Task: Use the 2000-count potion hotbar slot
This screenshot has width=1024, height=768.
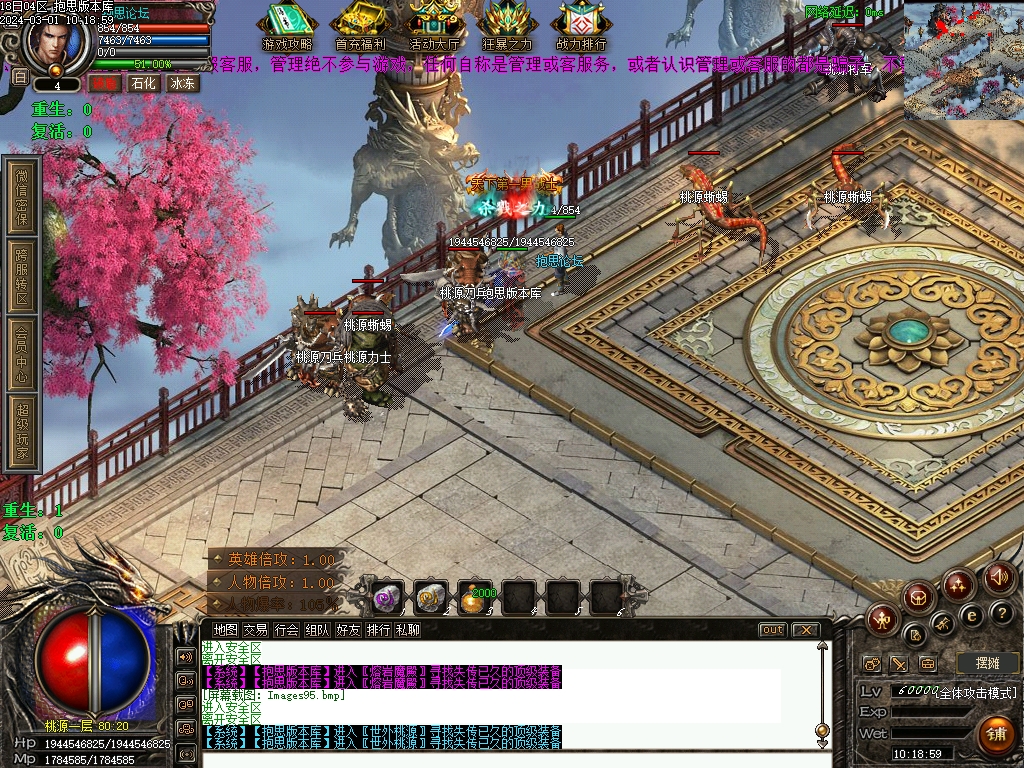Action: click(x=476, y=598)
